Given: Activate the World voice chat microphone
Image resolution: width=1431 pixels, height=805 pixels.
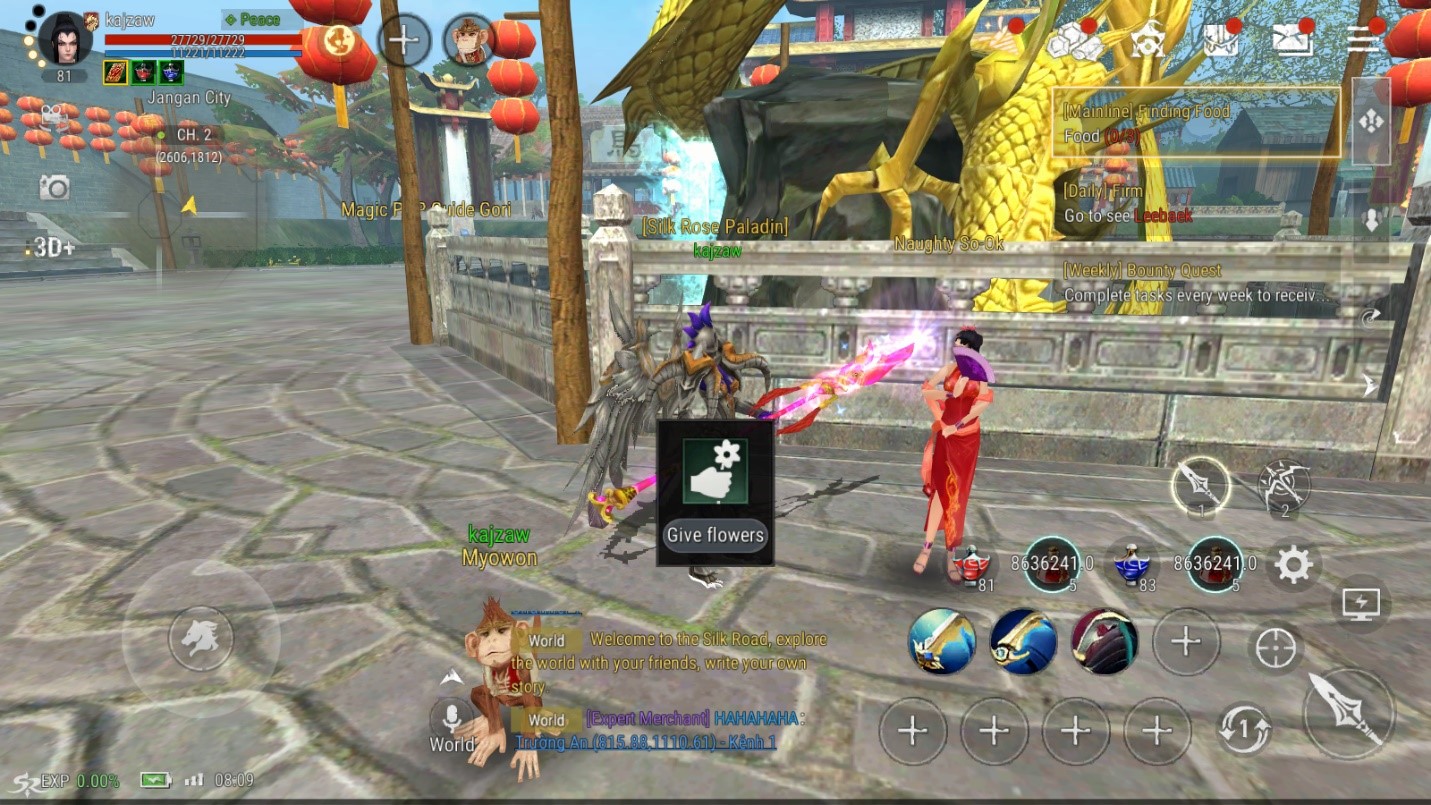Looking at the screenshot, I should [451, 718].
